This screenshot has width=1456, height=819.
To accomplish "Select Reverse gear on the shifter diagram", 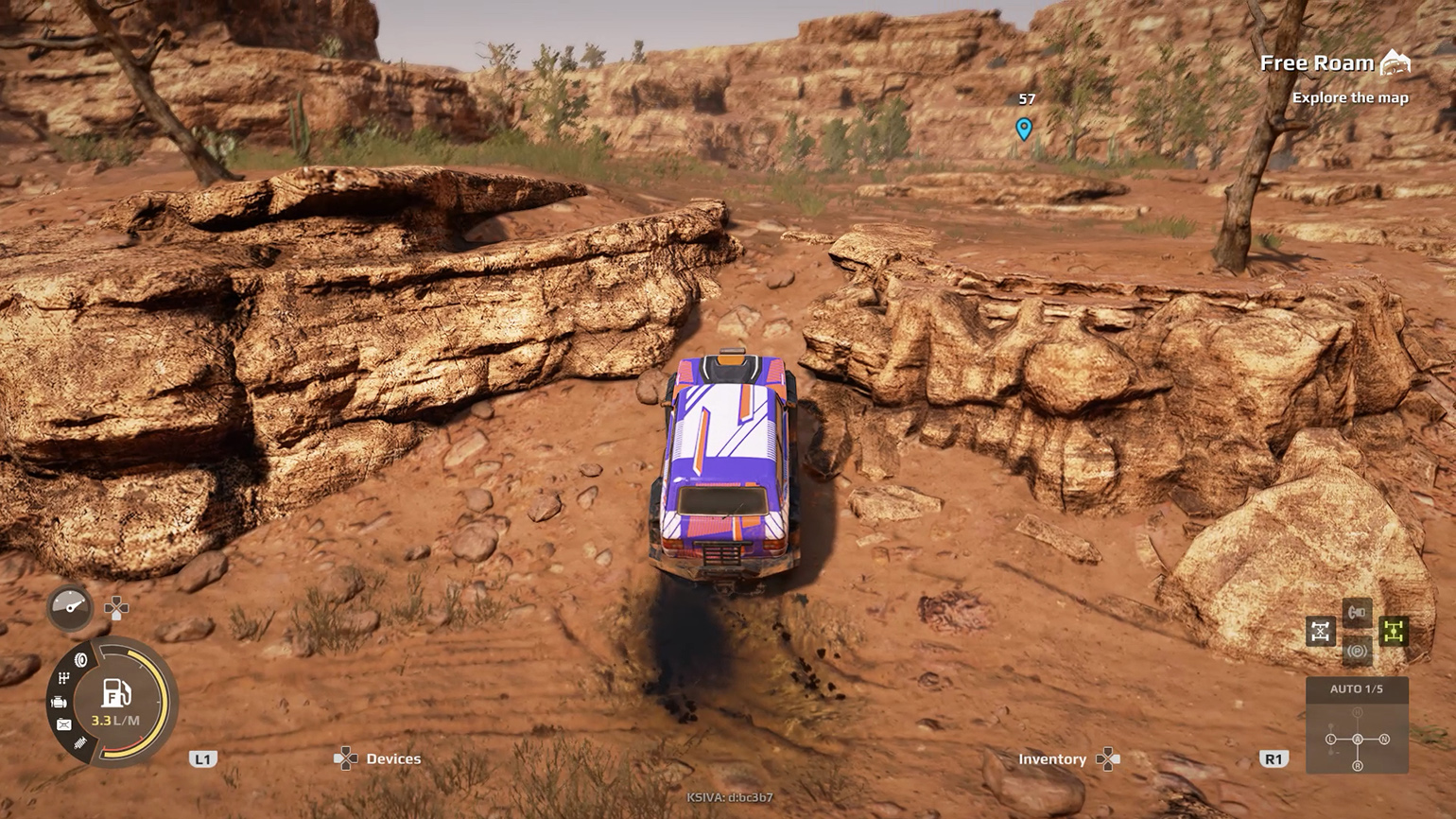I will point(1358,765).
